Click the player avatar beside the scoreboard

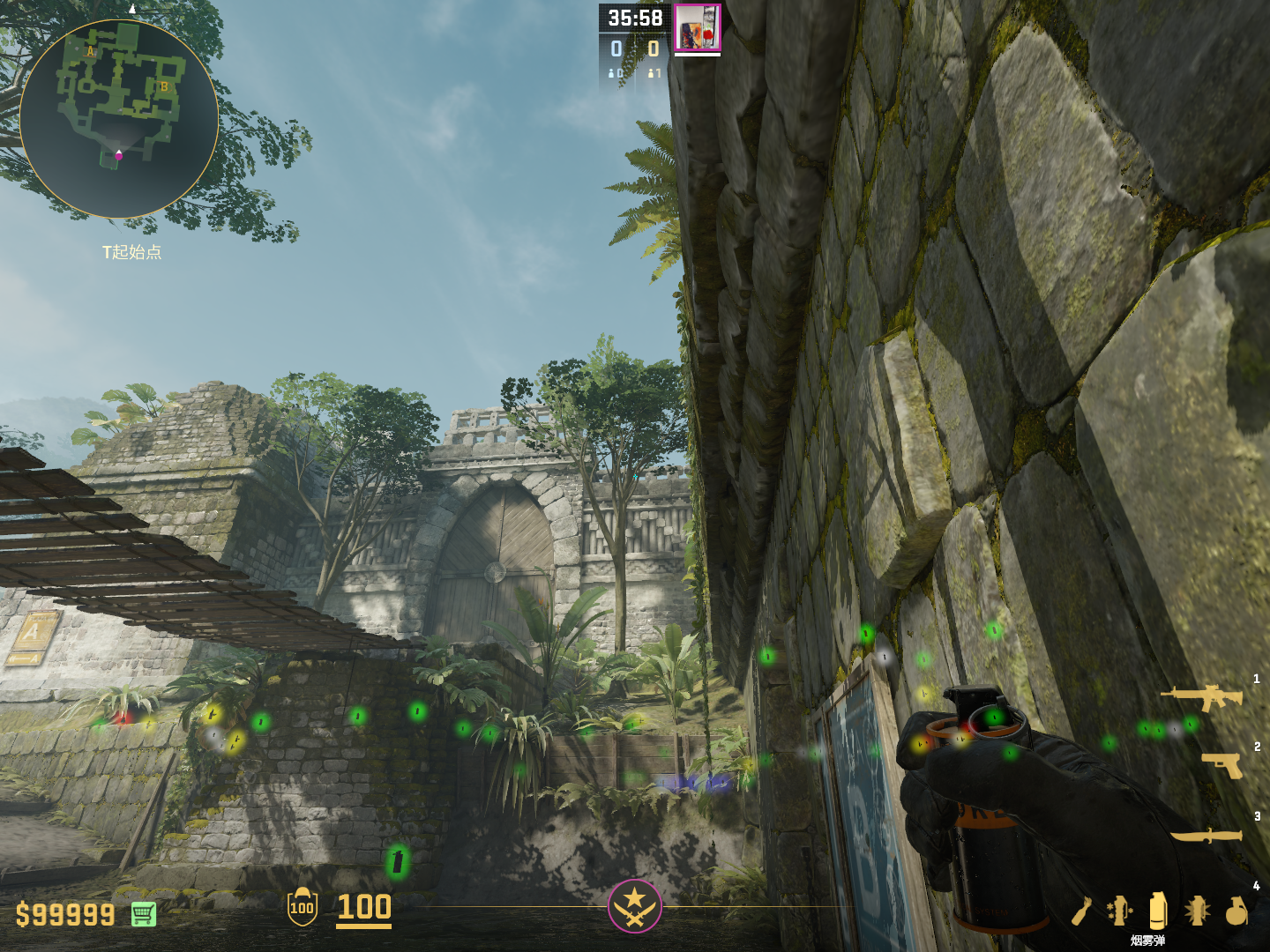[698, 28]
